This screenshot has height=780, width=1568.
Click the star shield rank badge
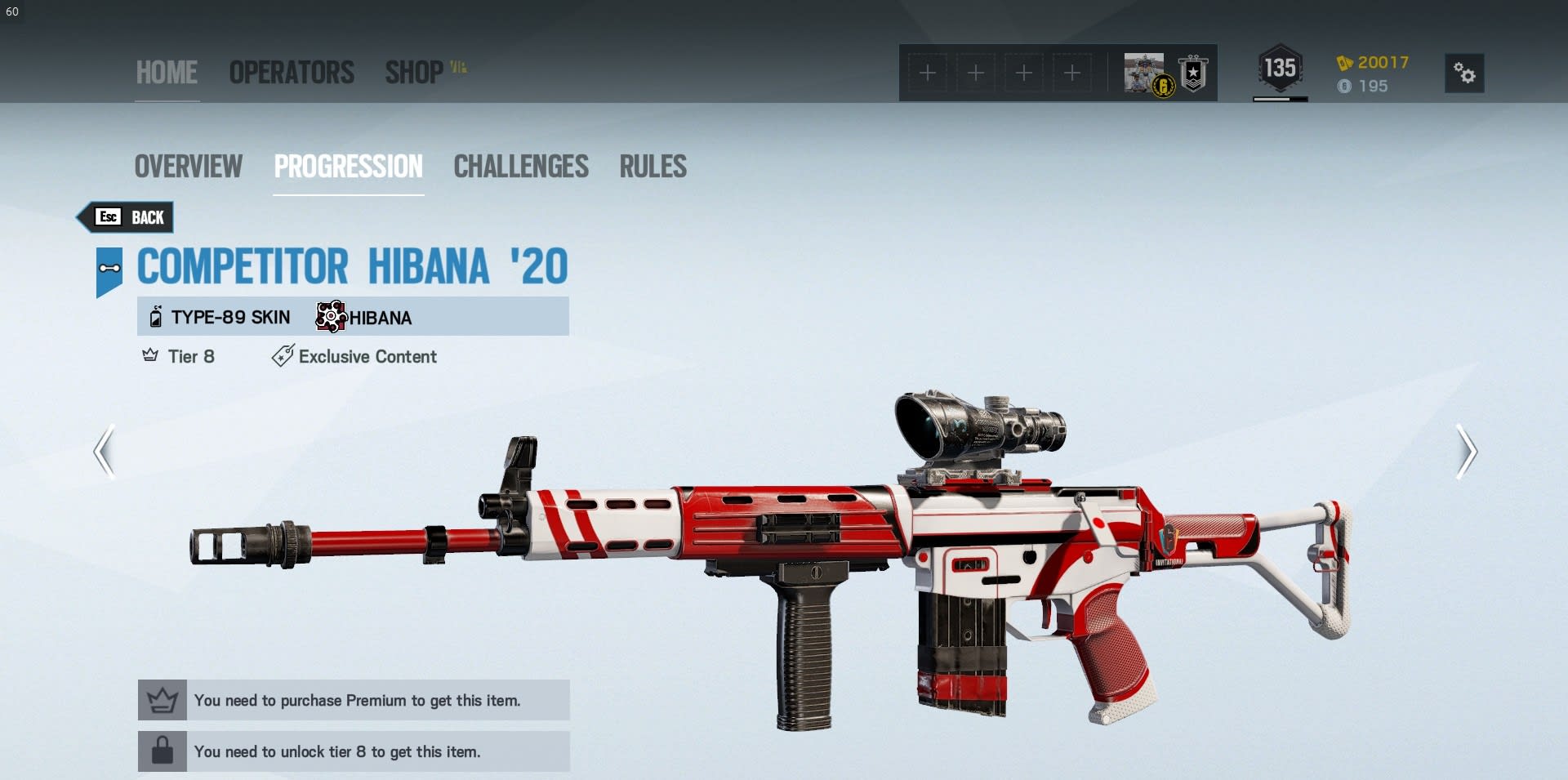click(x=1193, y=74)
